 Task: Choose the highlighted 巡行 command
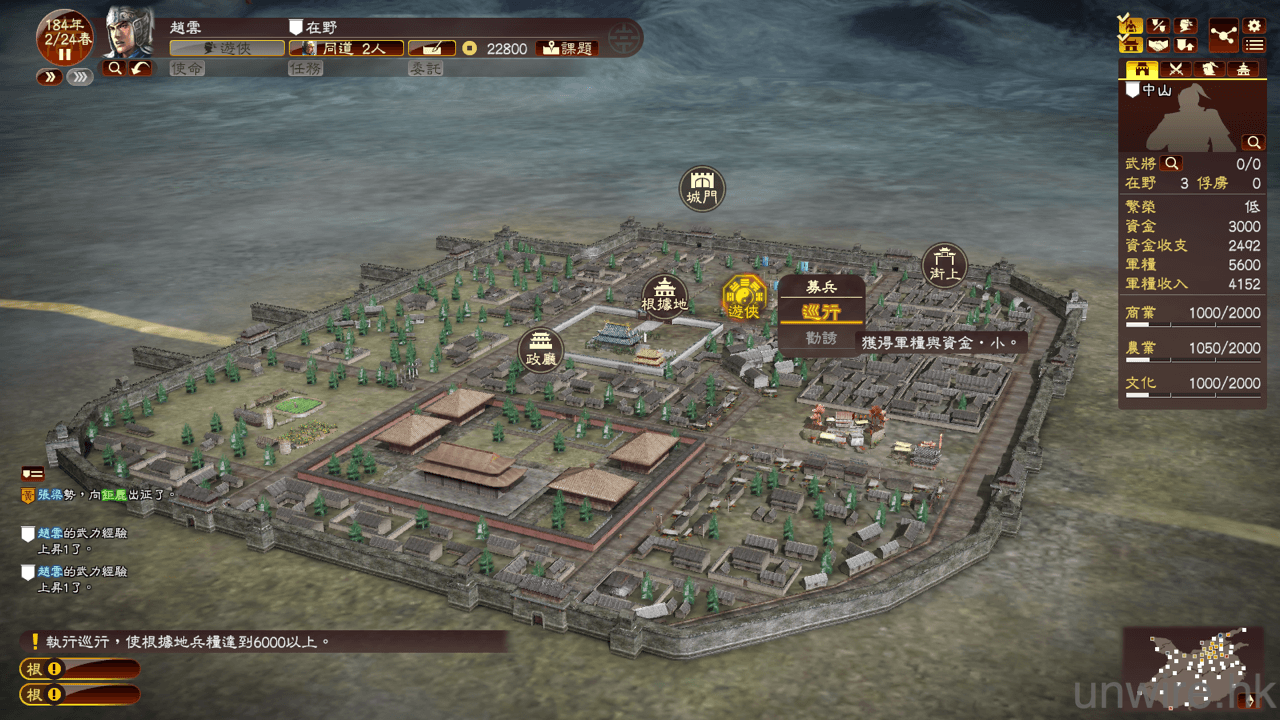pyautogui.click(x=821, y=312)
